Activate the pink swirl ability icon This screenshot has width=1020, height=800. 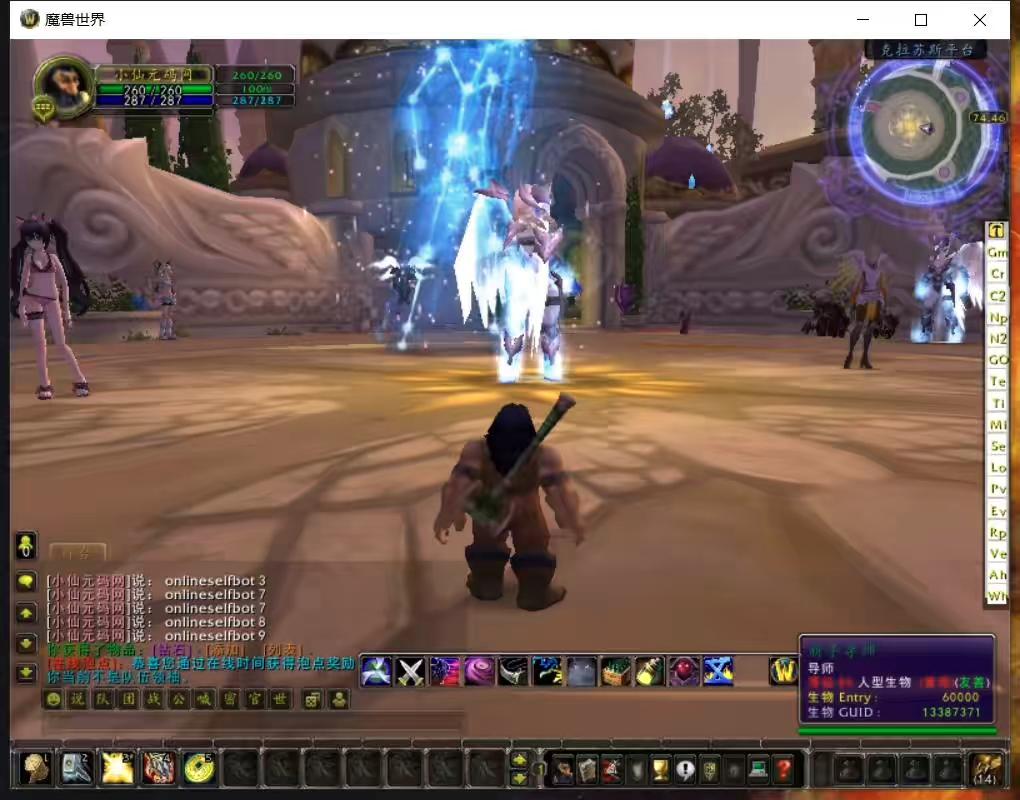[x=479, y=671]
